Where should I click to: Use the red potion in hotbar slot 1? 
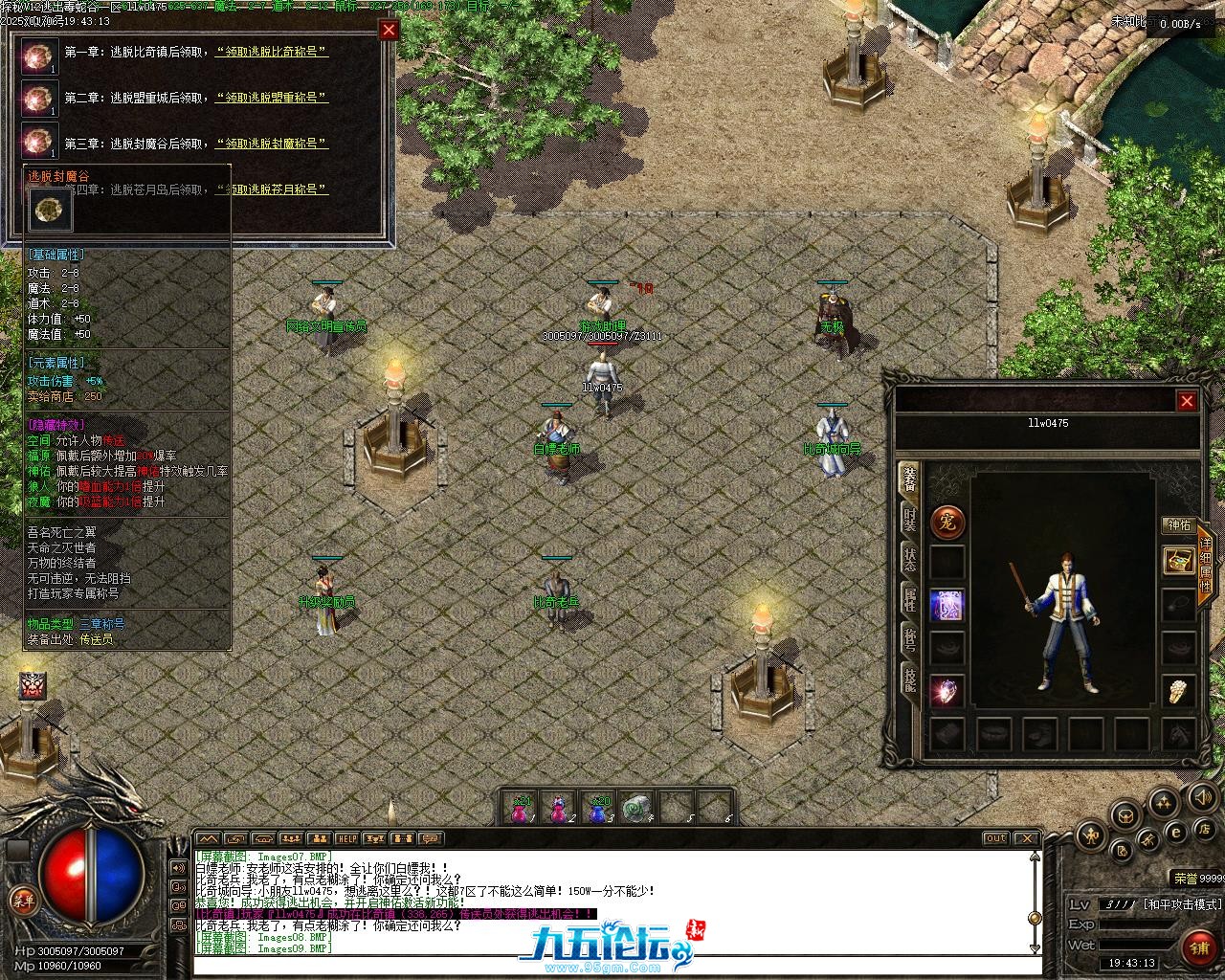click(521, 810)
